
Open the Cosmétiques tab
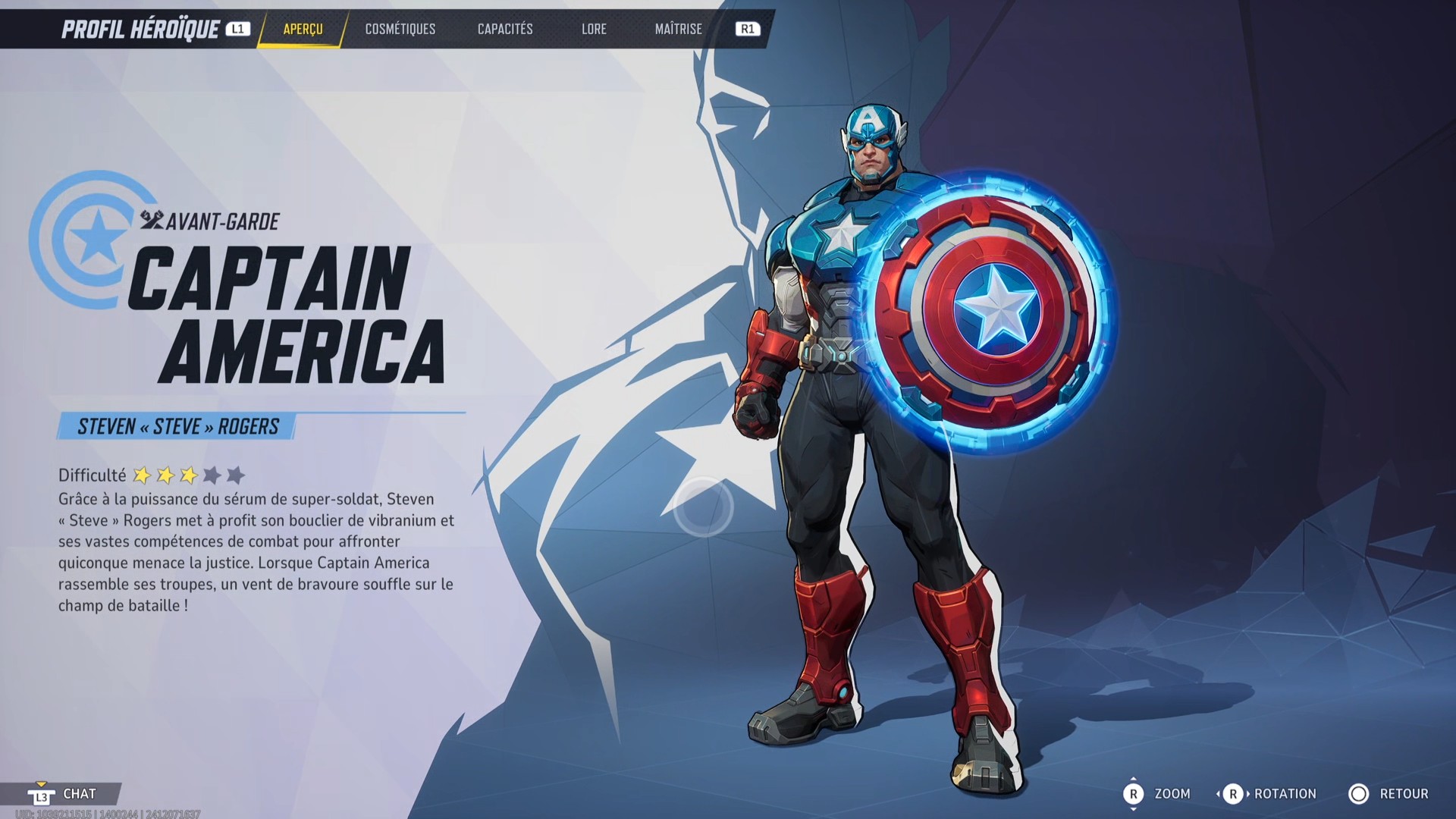[x=399, y=30]
